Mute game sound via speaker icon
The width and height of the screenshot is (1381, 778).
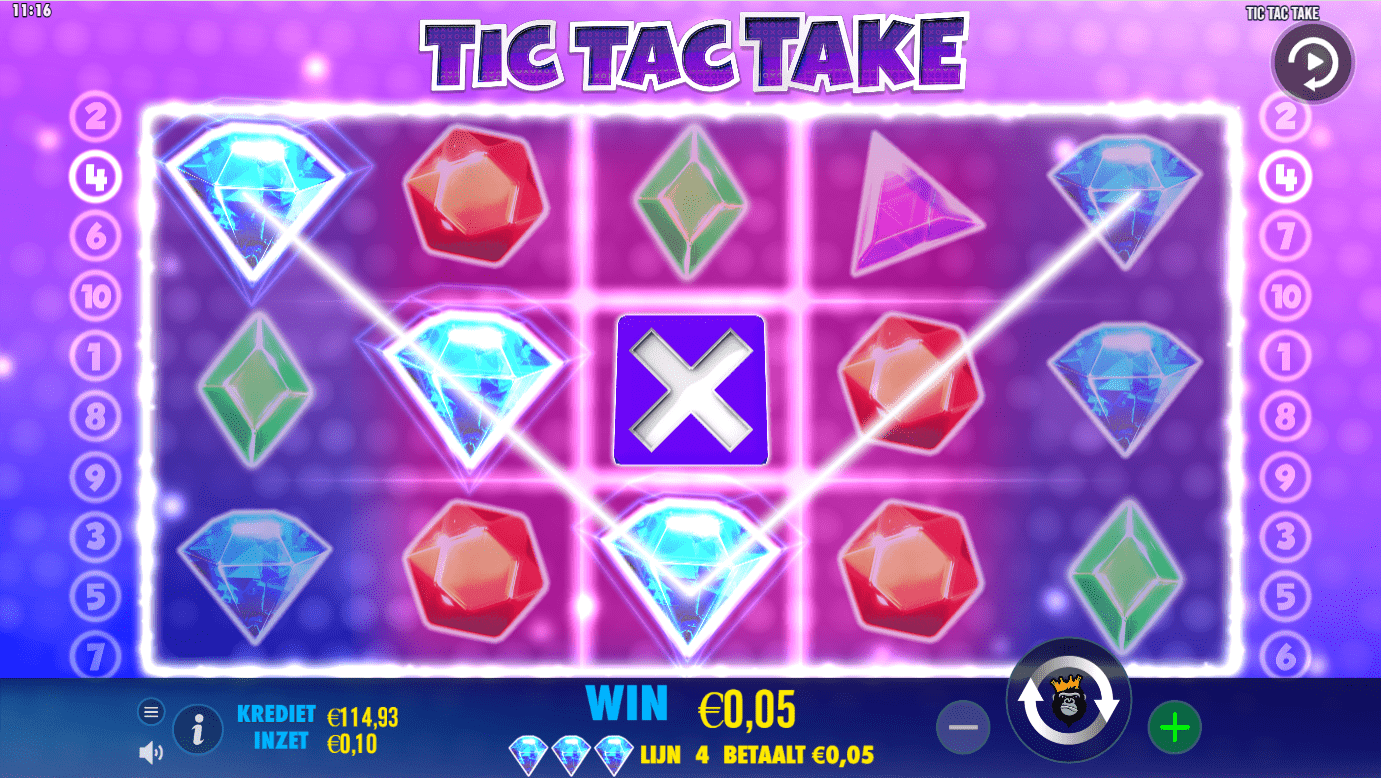[151, 752]
